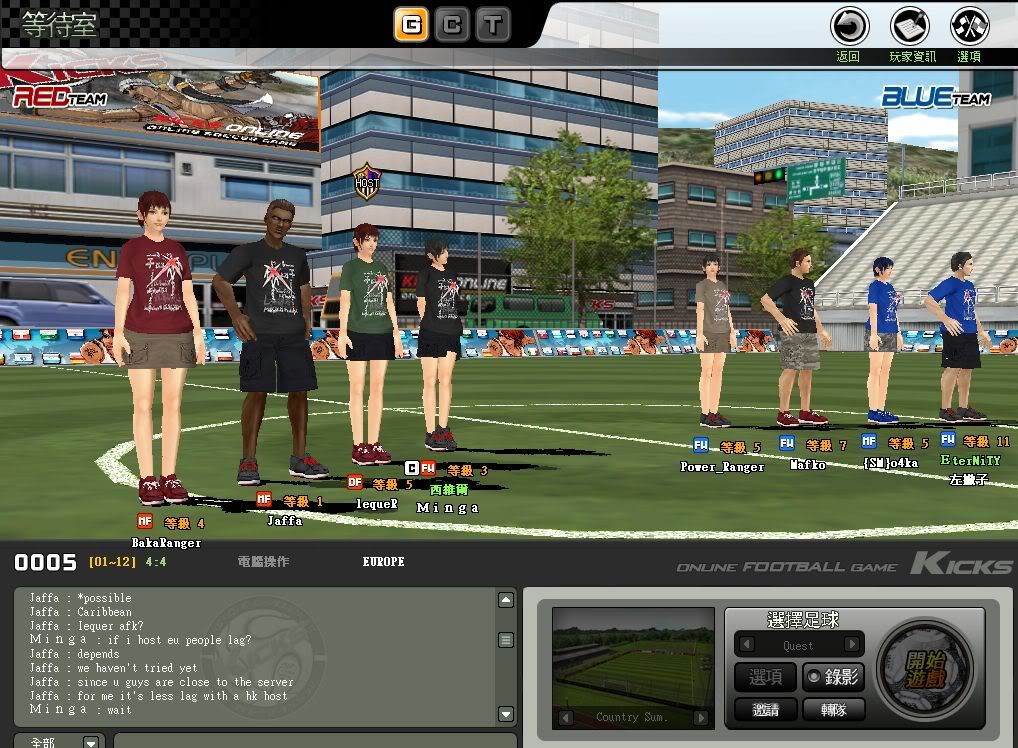The height and width of the screenshot is (748, 1018).
Task: Switch to the C tab
Action: click(452, 25)
